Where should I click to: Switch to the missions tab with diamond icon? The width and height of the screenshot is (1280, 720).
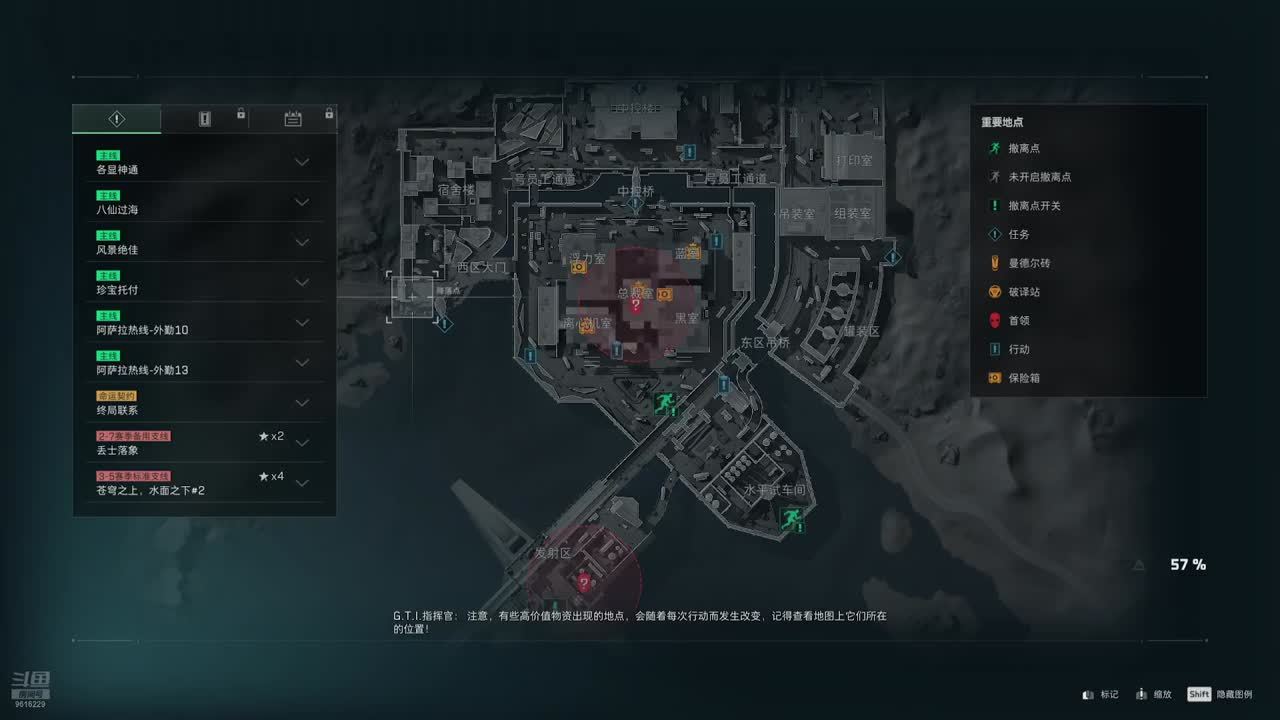117,119
